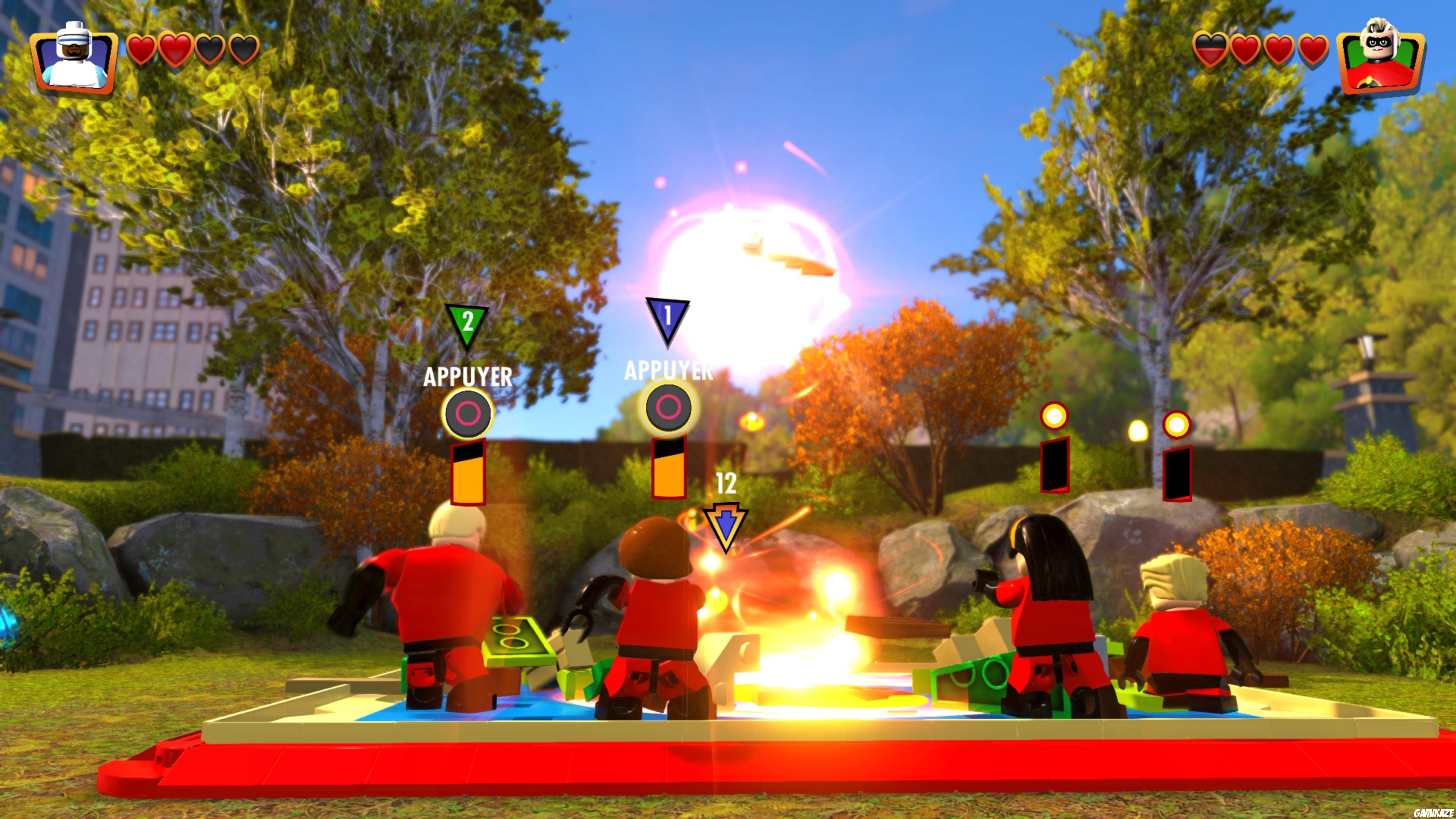Image resolution: width=1456 pixels, height=819 pixels.
Task: Click the orange fill progress bar below left prompt
Action: 468,474
